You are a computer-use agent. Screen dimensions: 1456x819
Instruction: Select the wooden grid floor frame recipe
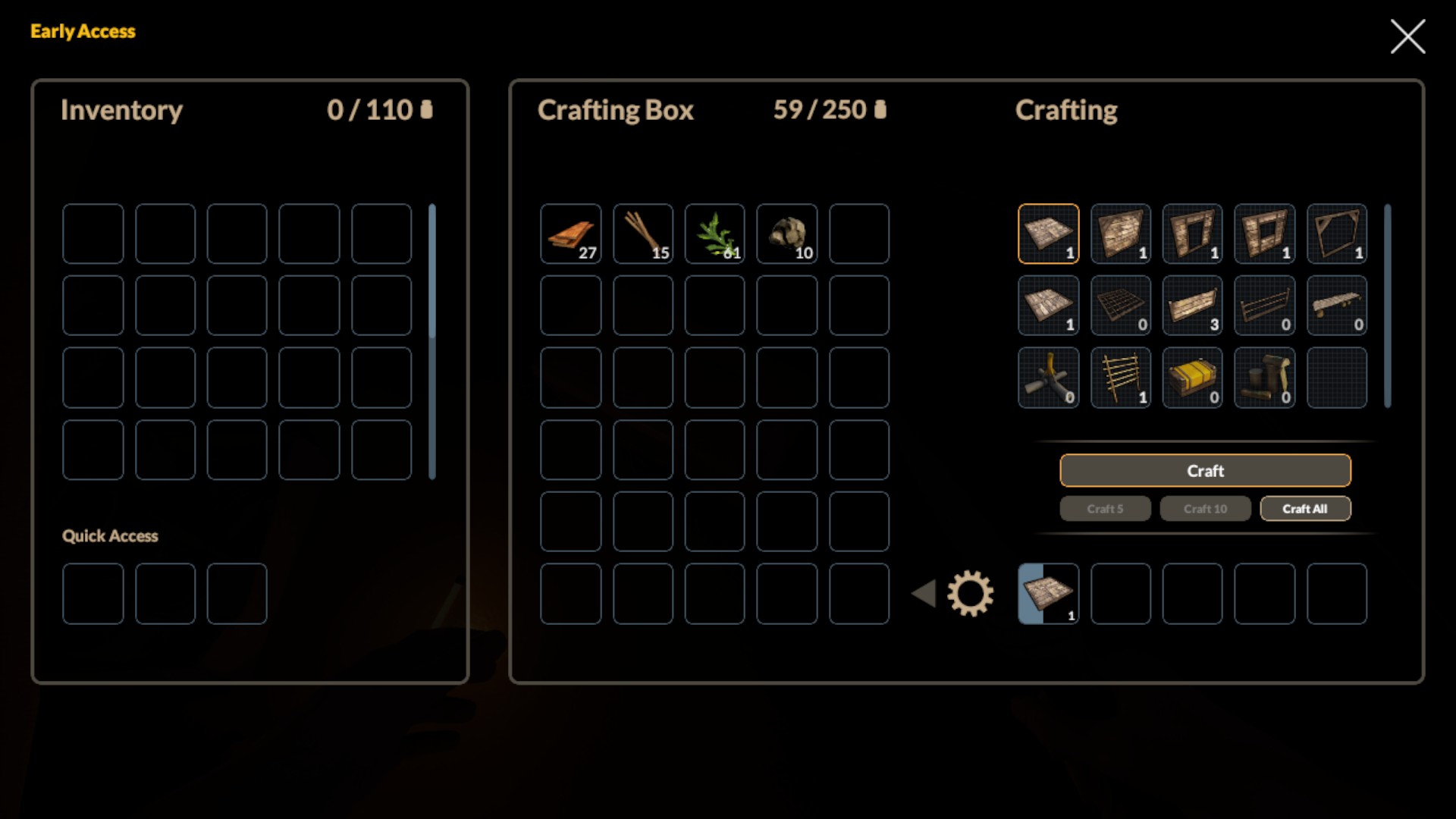(x=1121, y=306)
